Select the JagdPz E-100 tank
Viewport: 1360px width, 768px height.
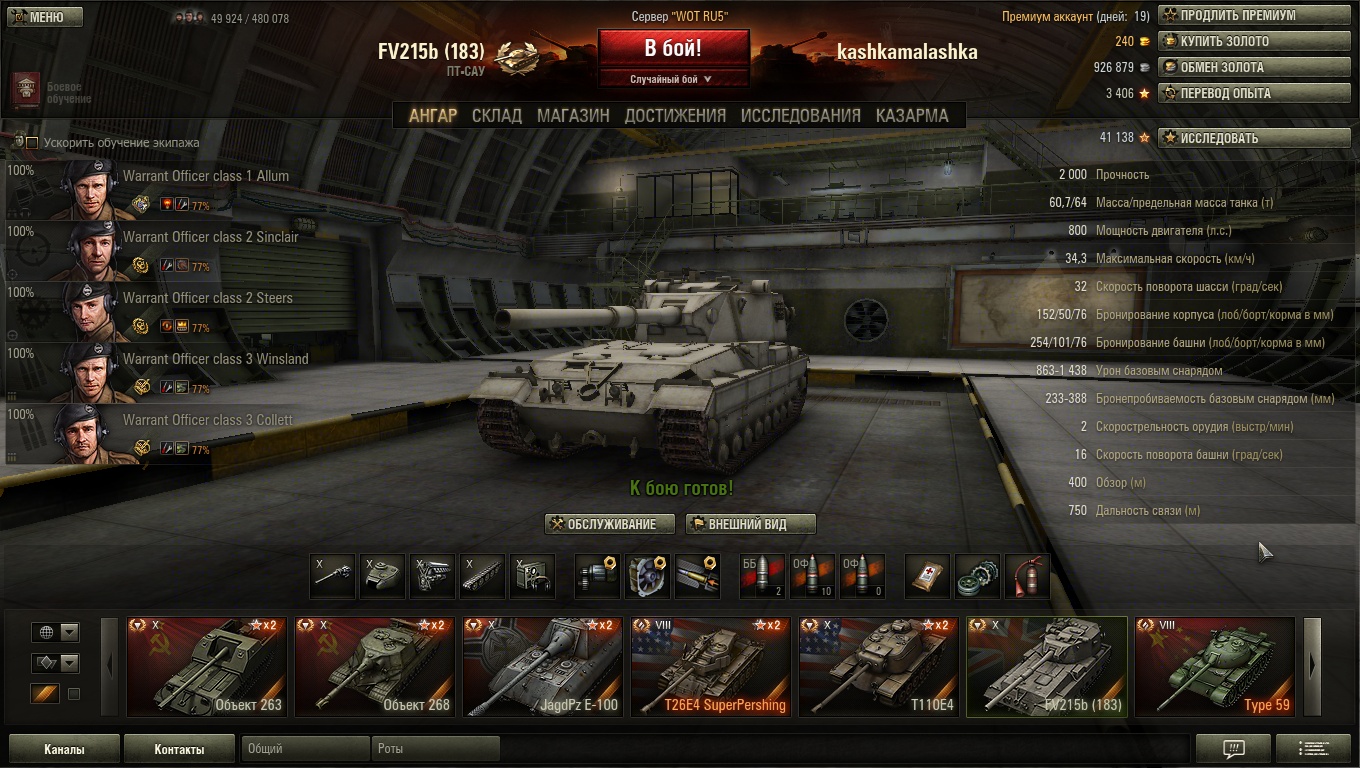[543, 666]
